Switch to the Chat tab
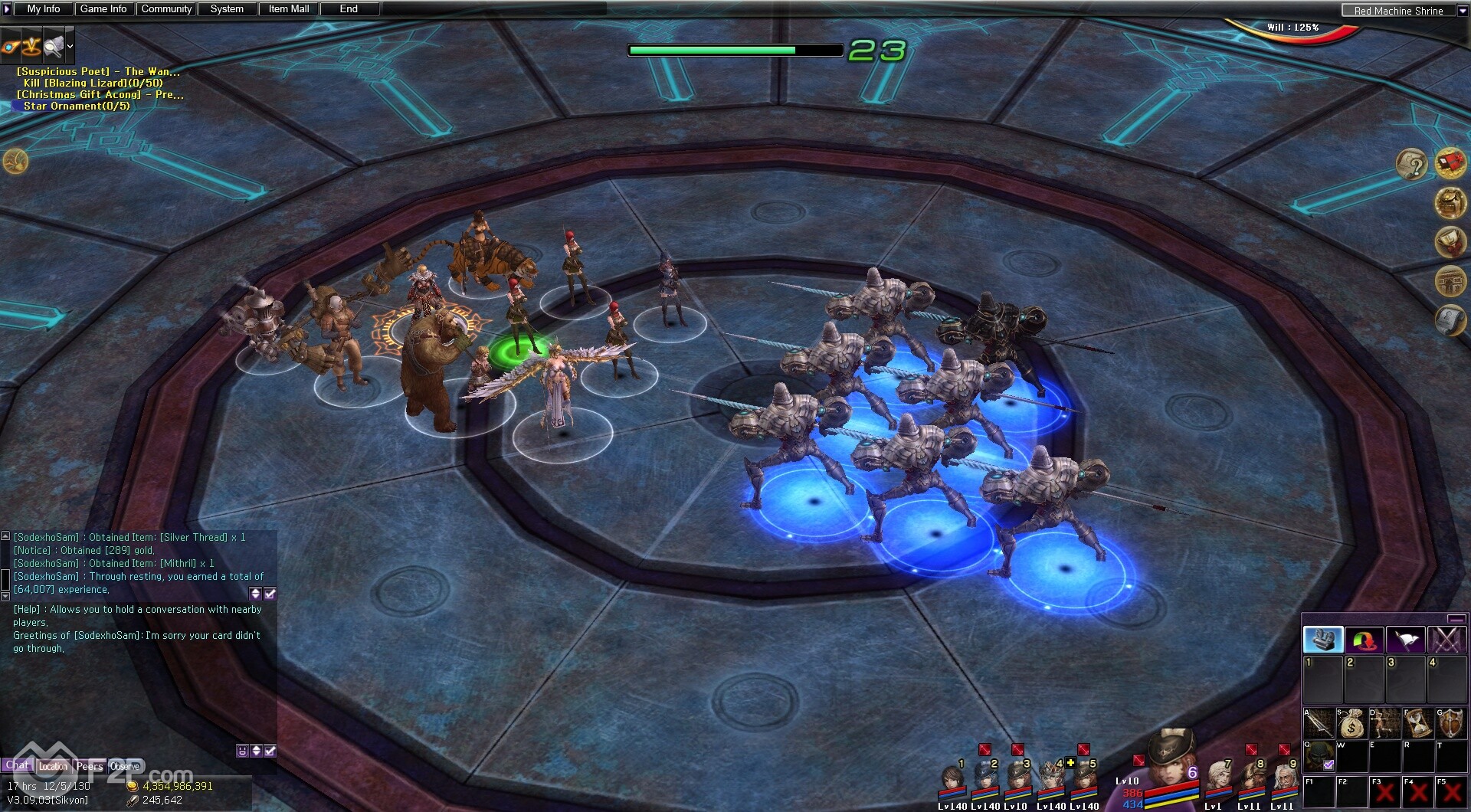 [x=18, y=765]
